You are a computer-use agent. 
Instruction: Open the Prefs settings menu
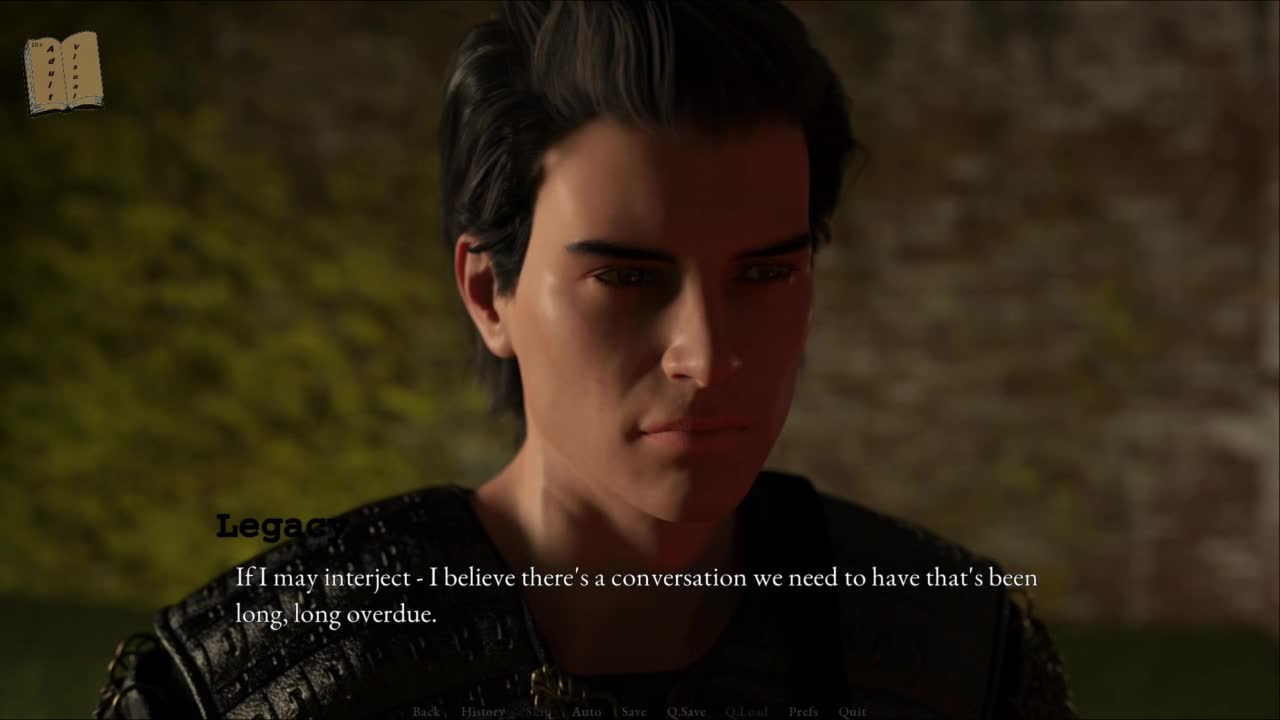pyautogui.click(x=803, y=712)
